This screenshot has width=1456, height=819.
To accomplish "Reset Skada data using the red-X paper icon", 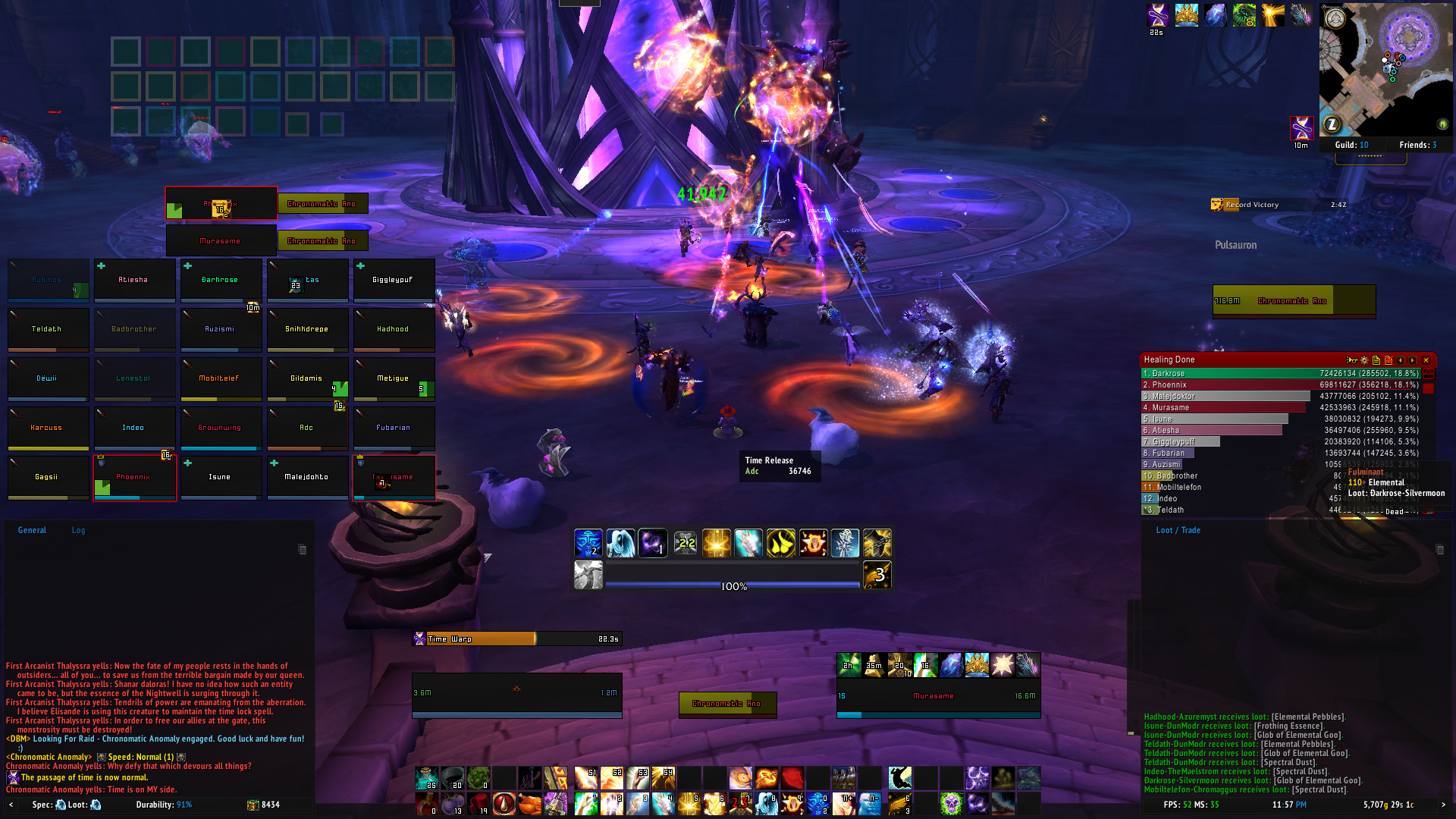I will (1389, 360).
